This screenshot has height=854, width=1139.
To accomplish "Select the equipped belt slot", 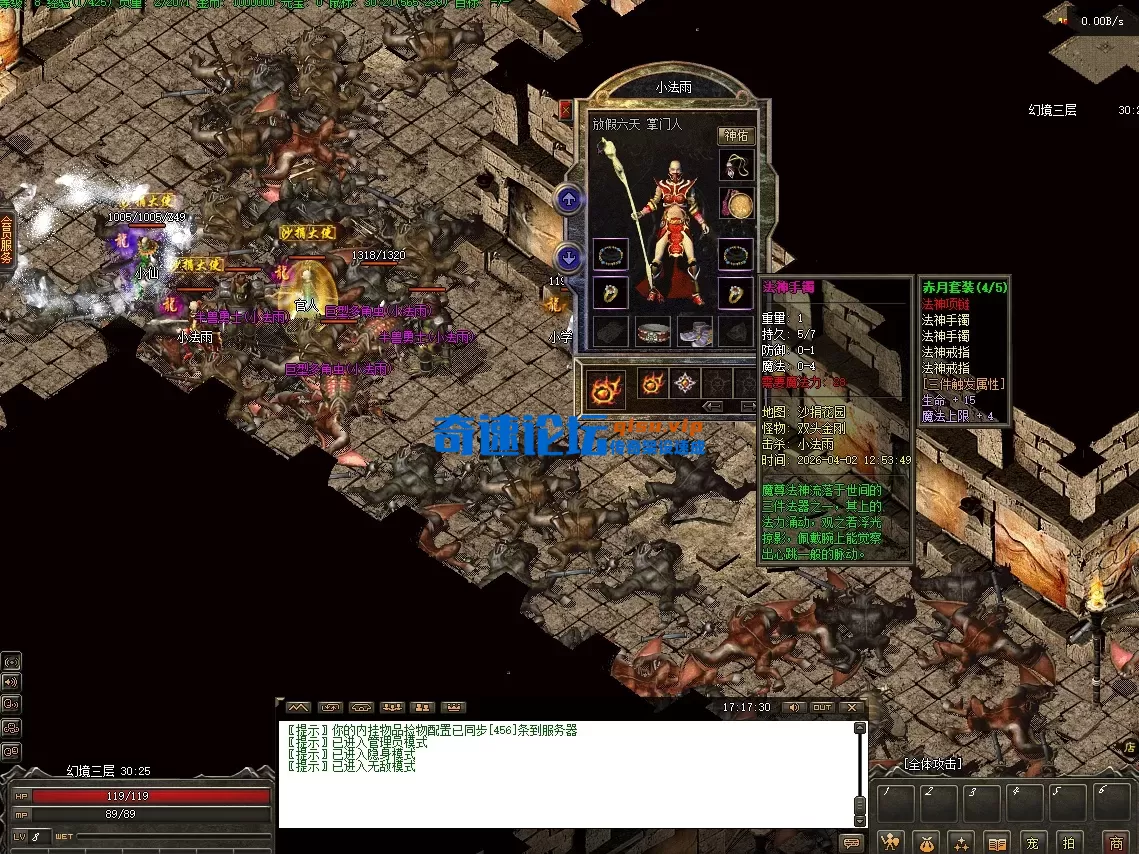I will point(653,331).
